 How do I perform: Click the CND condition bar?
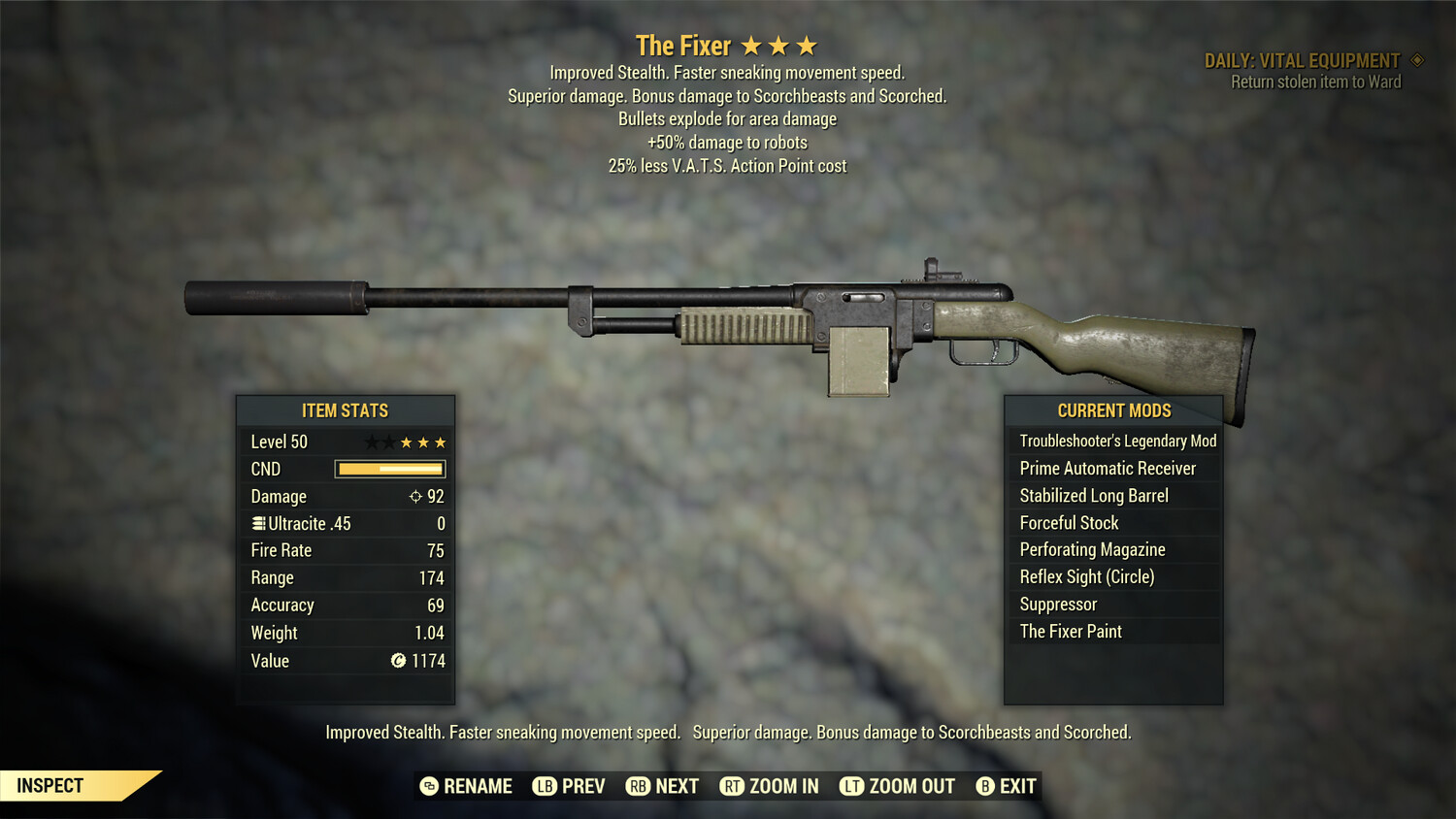[389, 469]
